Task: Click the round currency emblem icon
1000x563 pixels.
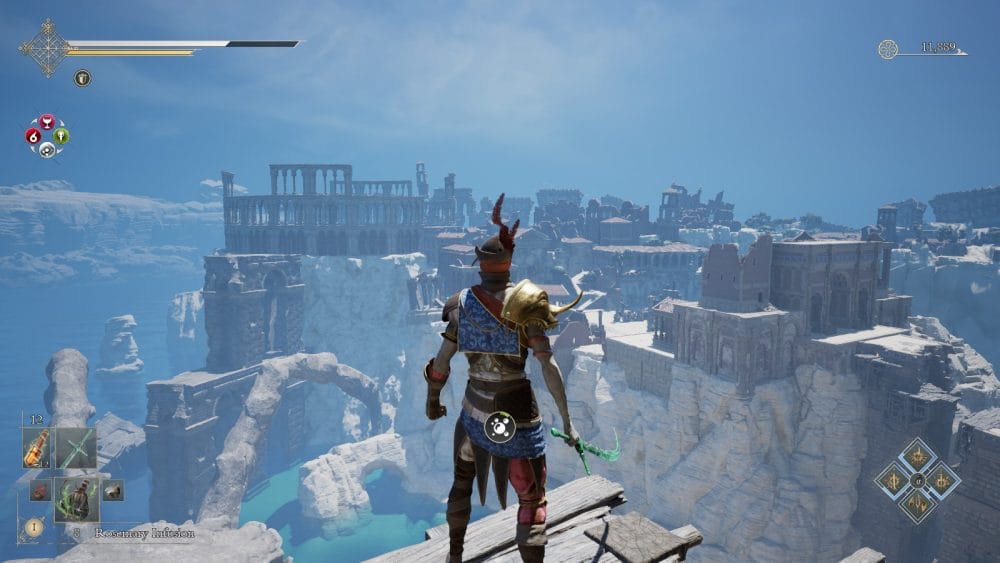Action: point(888,49)
